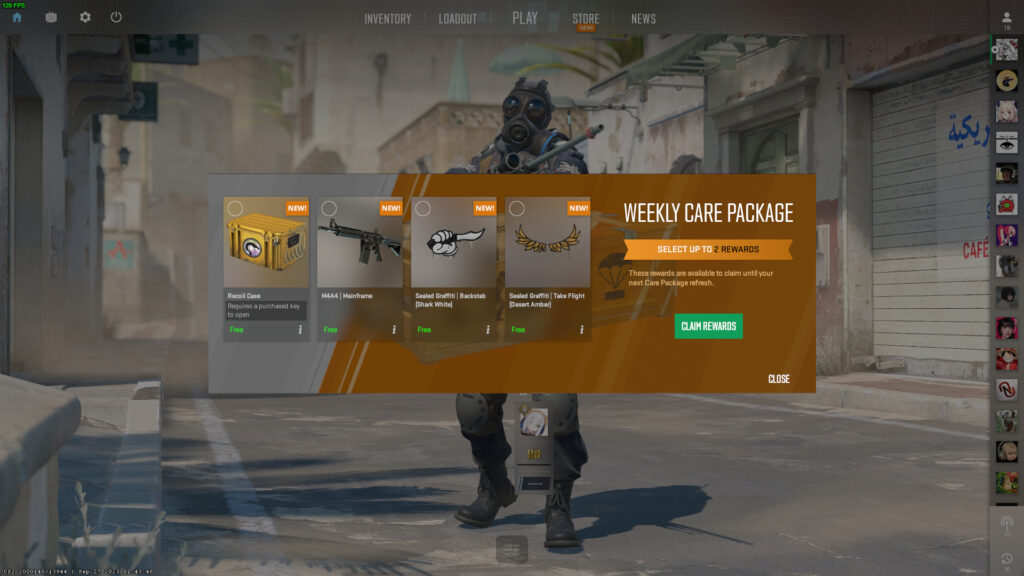This screenshot has width=1024, height=576.
Task: Show info for the Recoil Case
Action: [x=300, y=329]
